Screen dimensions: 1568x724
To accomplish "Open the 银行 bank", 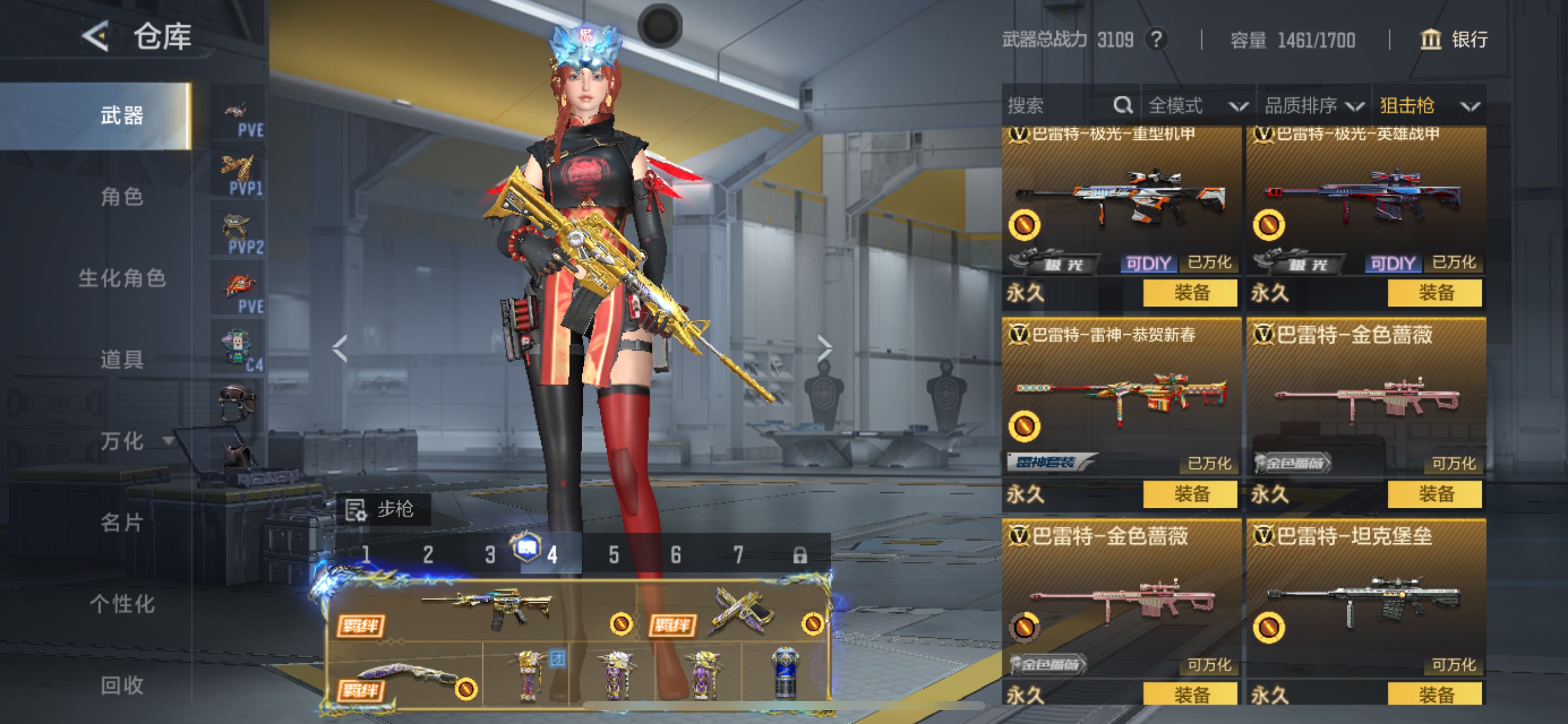I will pyautogui.click(x=1454, y=40).
